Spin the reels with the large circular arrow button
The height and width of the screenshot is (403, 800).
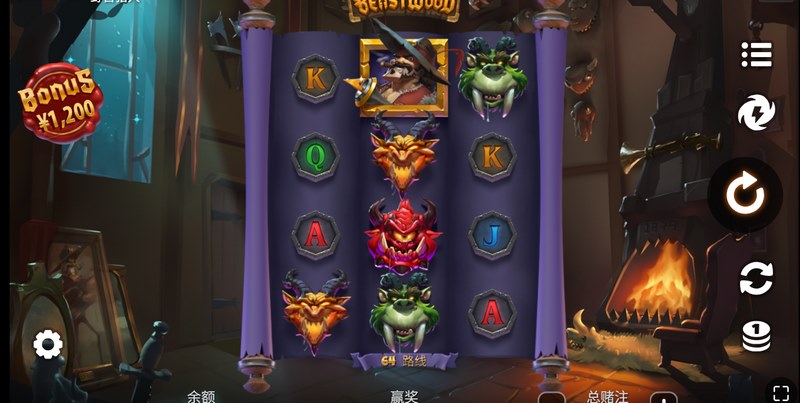745,194
